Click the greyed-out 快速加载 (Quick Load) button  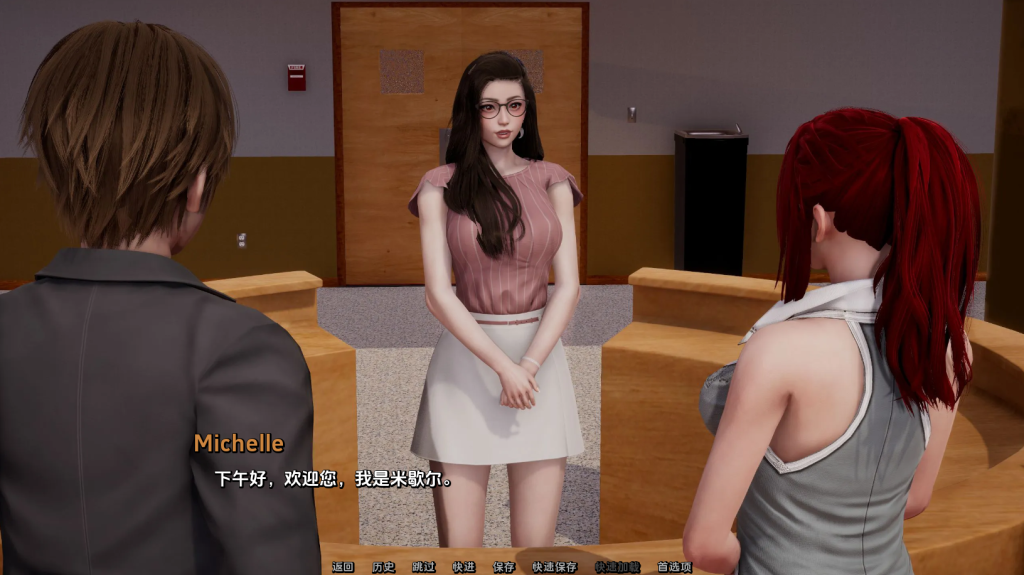617,567
